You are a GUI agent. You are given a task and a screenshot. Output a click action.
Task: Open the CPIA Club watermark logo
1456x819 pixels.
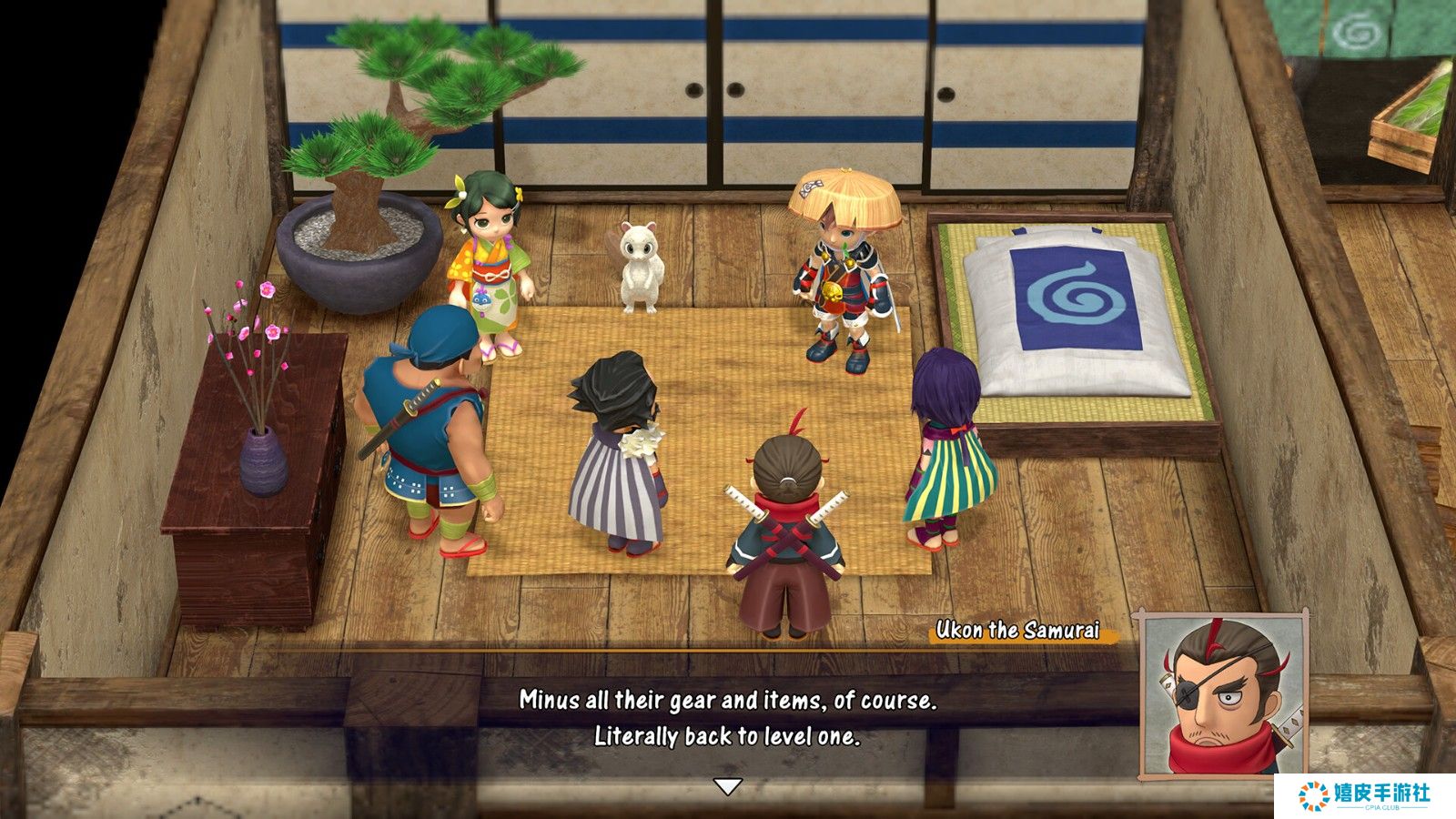point(1364,795)
